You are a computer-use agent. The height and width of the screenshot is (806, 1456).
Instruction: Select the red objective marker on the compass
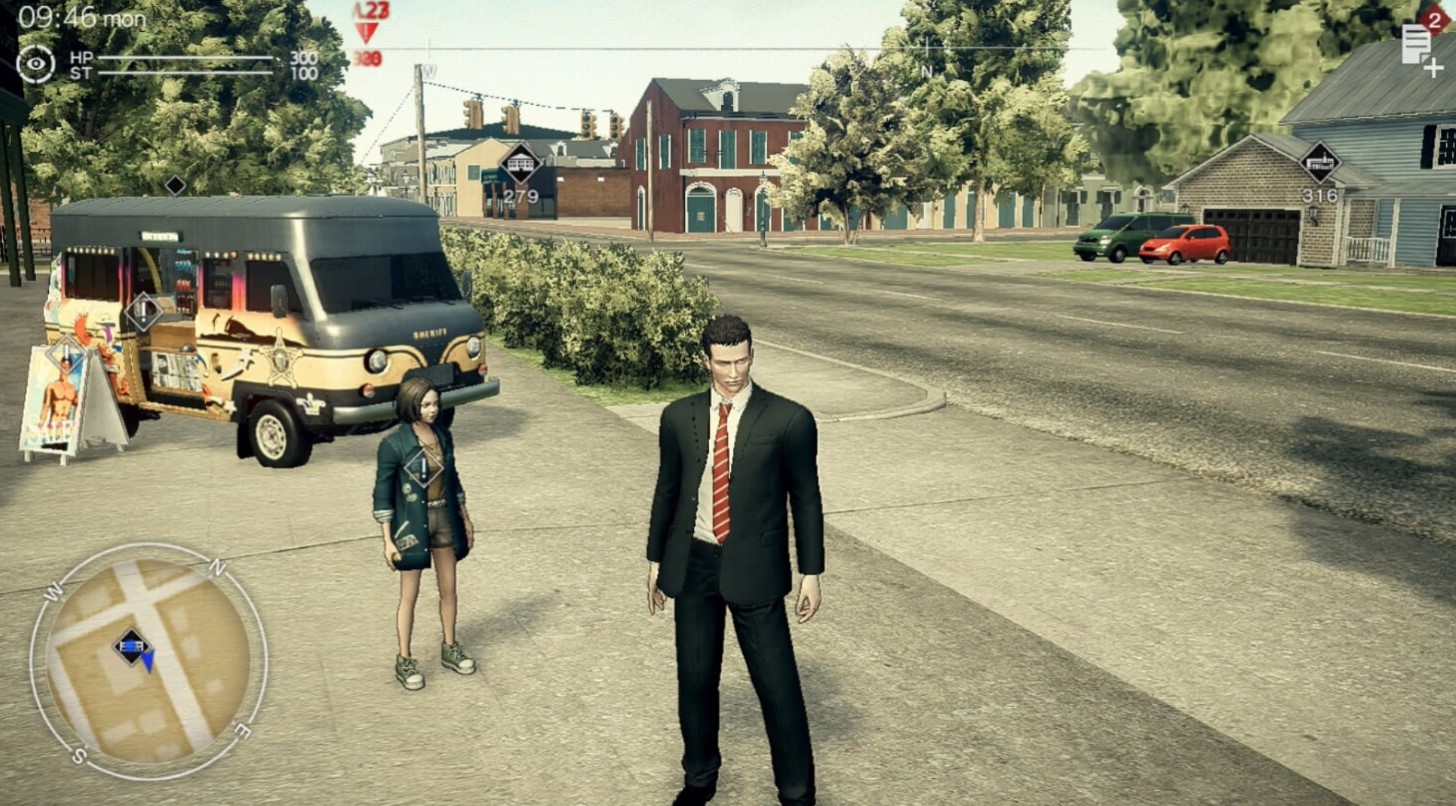point(367,32)
